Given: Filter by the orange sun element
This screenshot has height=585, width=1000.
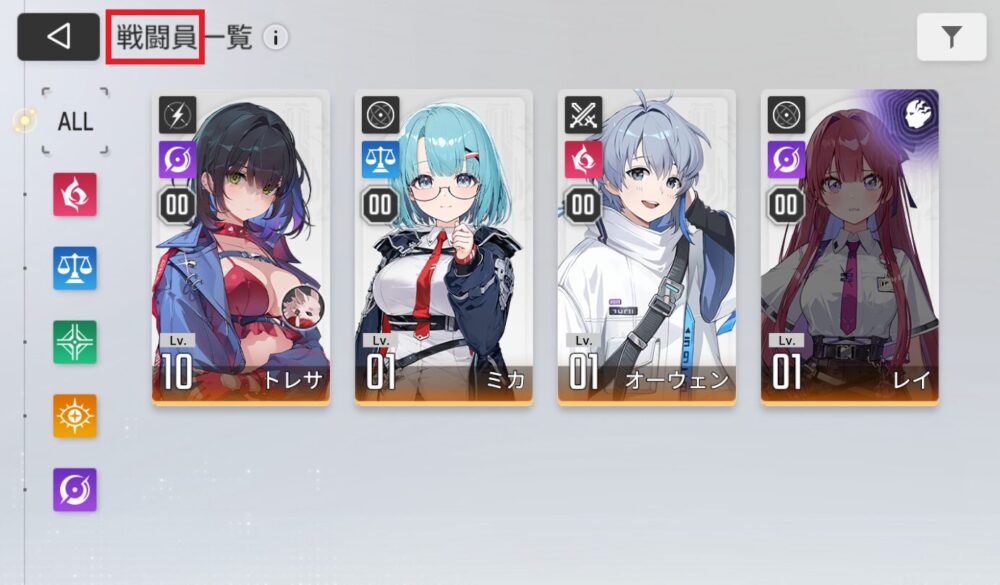Looking at the screenshot, I should pos(75,416).
